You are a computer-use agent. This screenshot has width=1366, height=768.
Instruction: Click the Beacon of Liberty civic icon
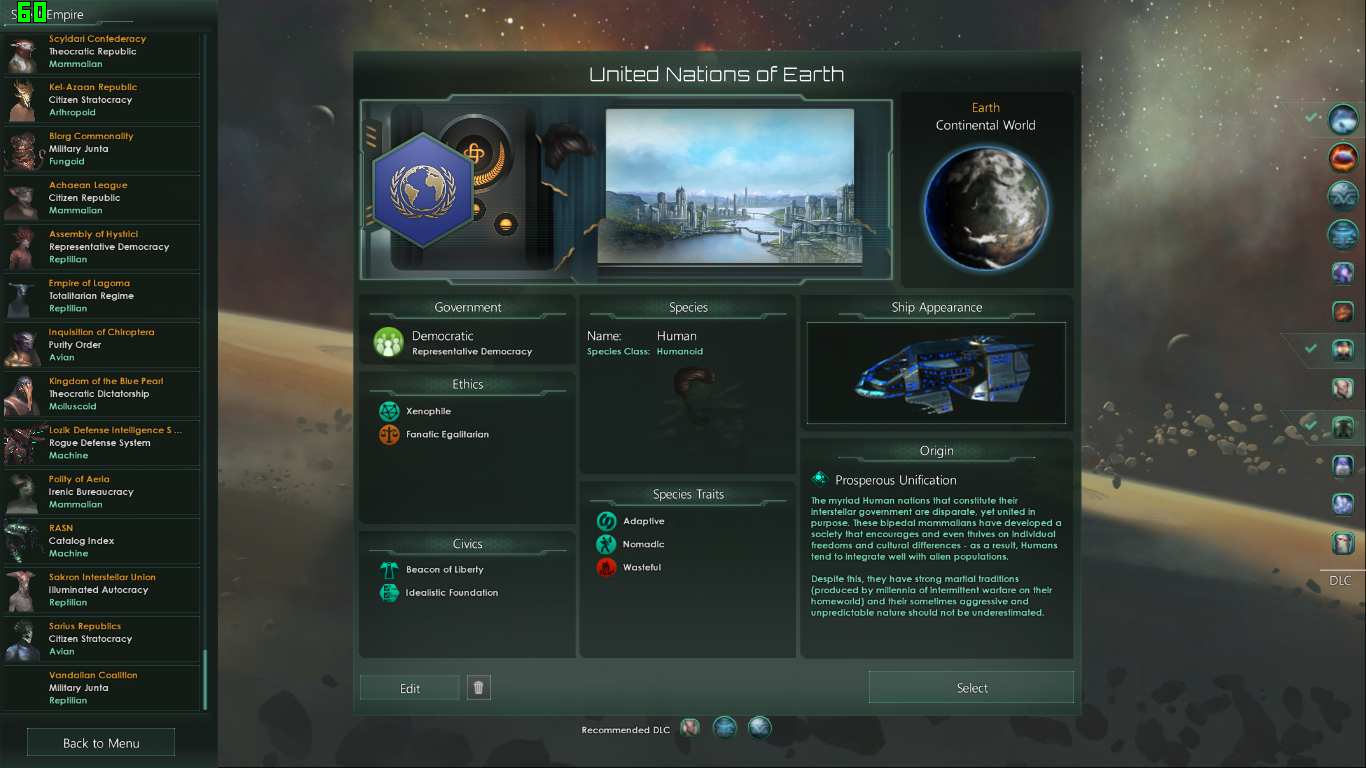tap(389, 568)
